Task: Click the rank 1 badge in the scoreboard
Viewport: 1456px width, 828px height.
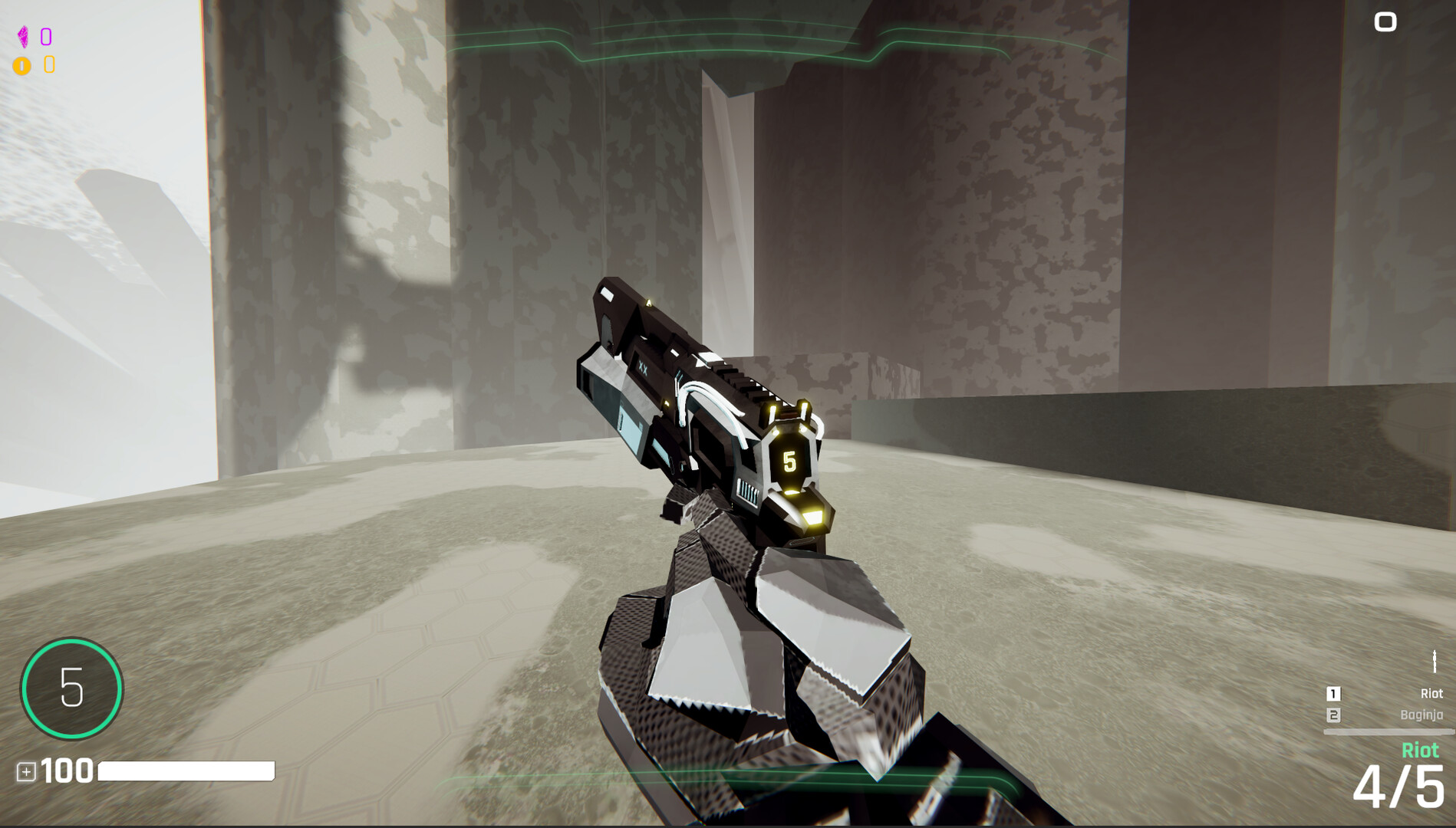Action: point(1333,692)
